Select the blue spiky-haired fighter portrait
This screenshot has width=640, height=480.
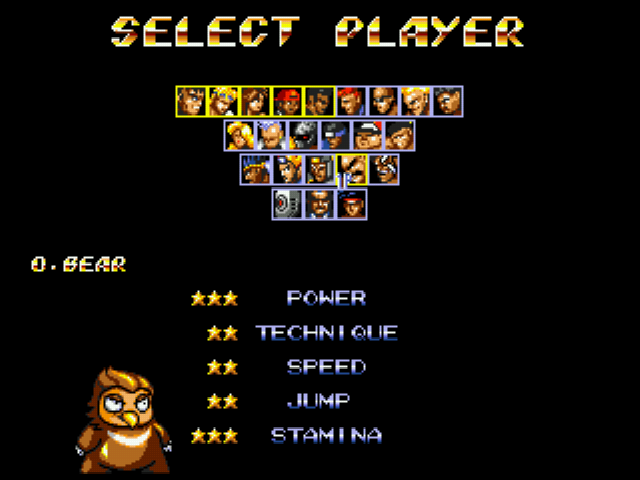tap(256, 169)
